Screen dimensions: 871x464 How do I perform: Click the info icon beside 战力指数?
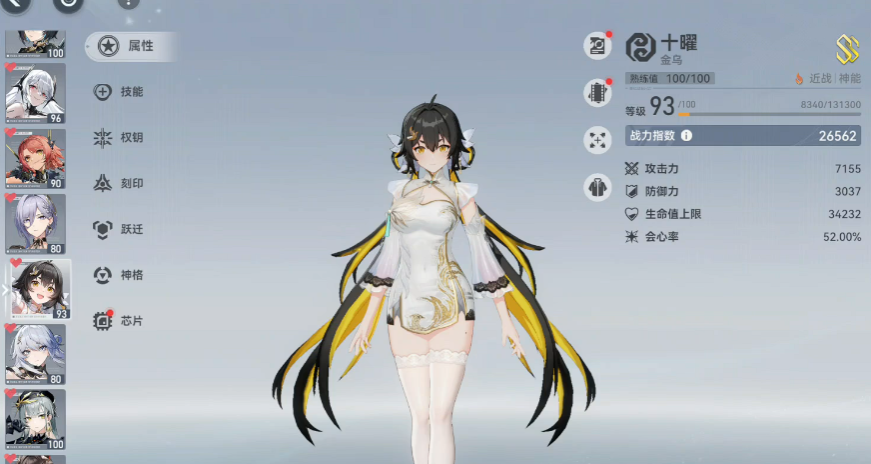687,136
